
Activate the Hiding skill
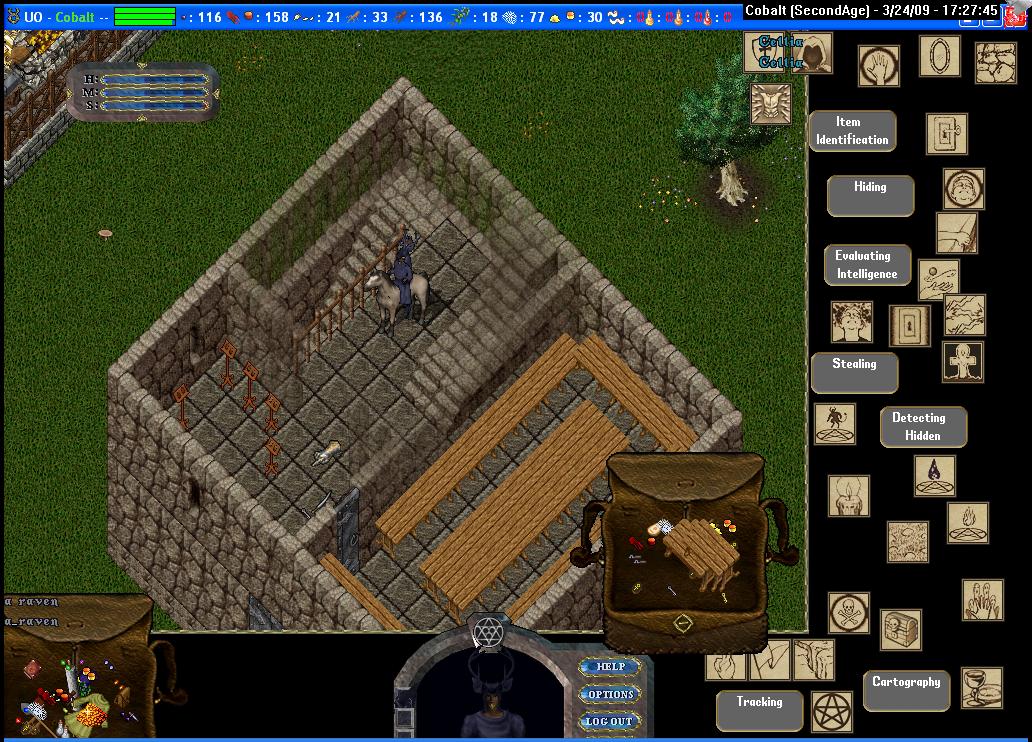(870, 194)
